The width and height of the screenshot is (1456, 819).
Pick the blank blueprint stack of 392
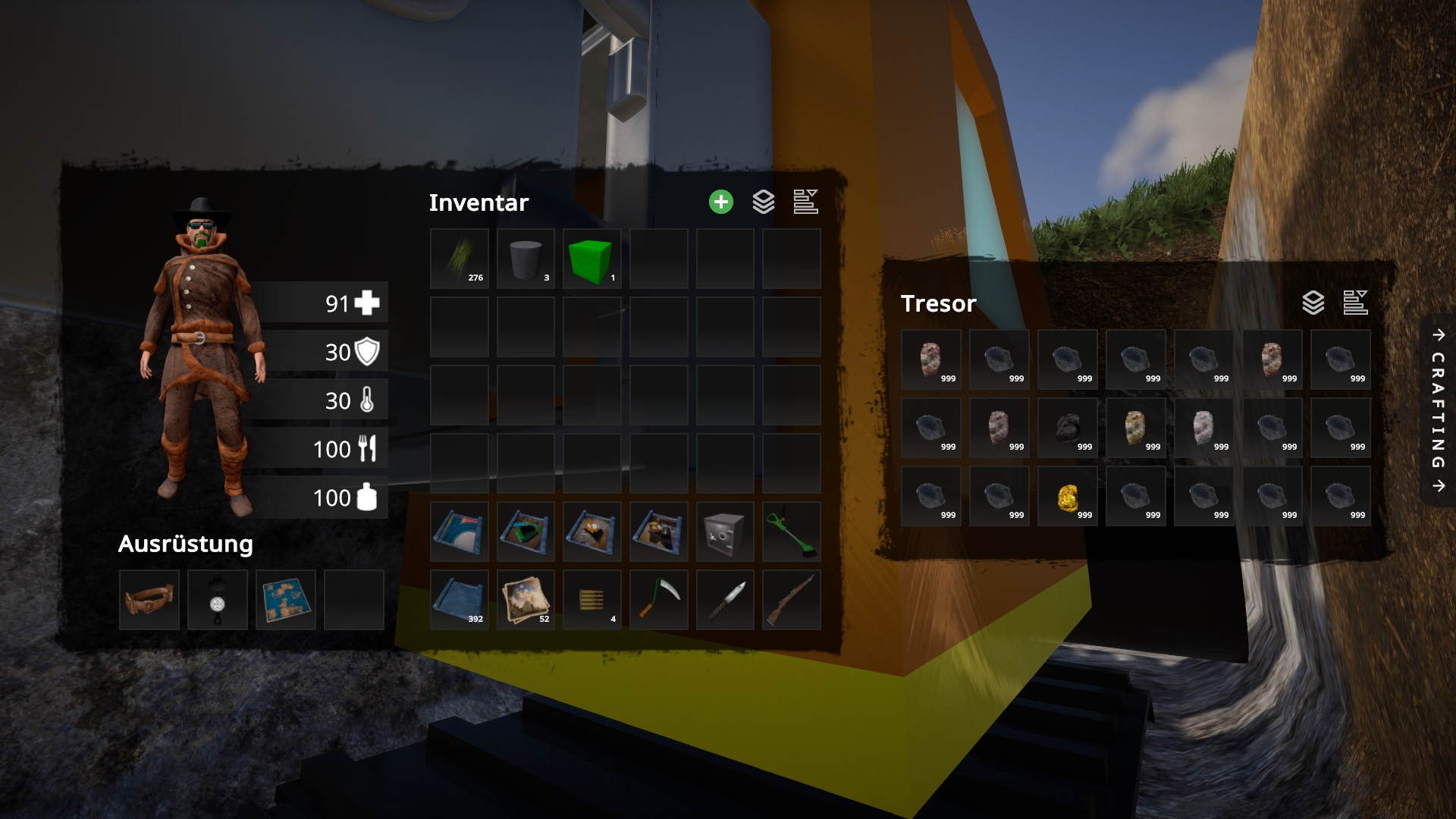tap(459, 600)
